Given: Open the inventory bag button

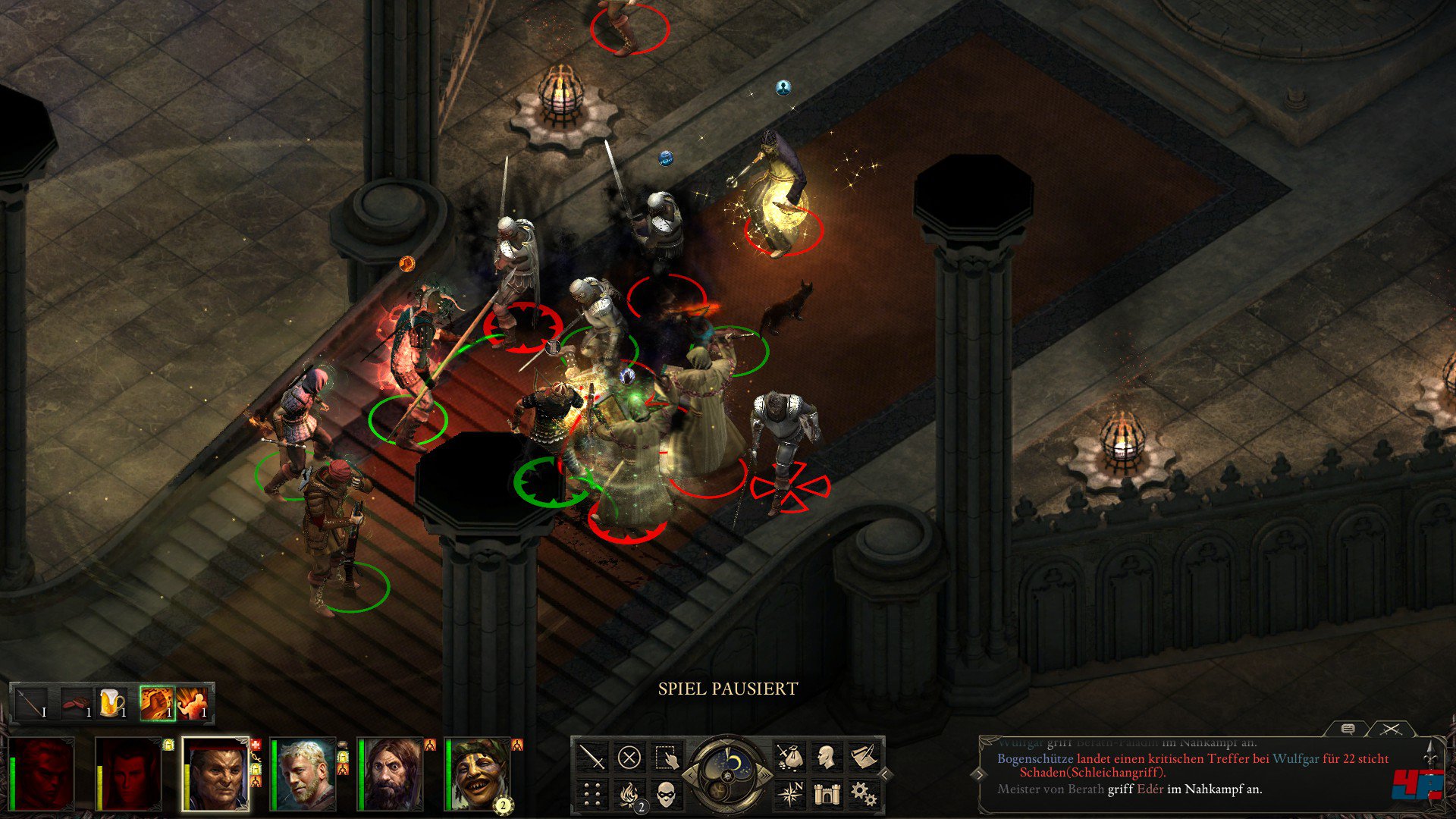Looking at the screenshot, I should 789,757.
